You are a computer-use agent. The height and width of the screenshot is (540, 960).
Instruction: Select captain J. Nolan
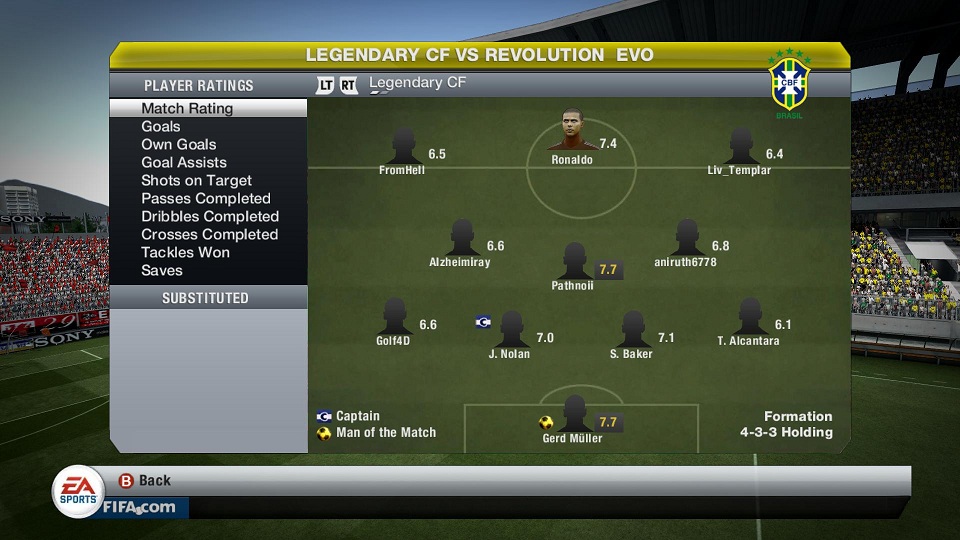click(510, 330)
